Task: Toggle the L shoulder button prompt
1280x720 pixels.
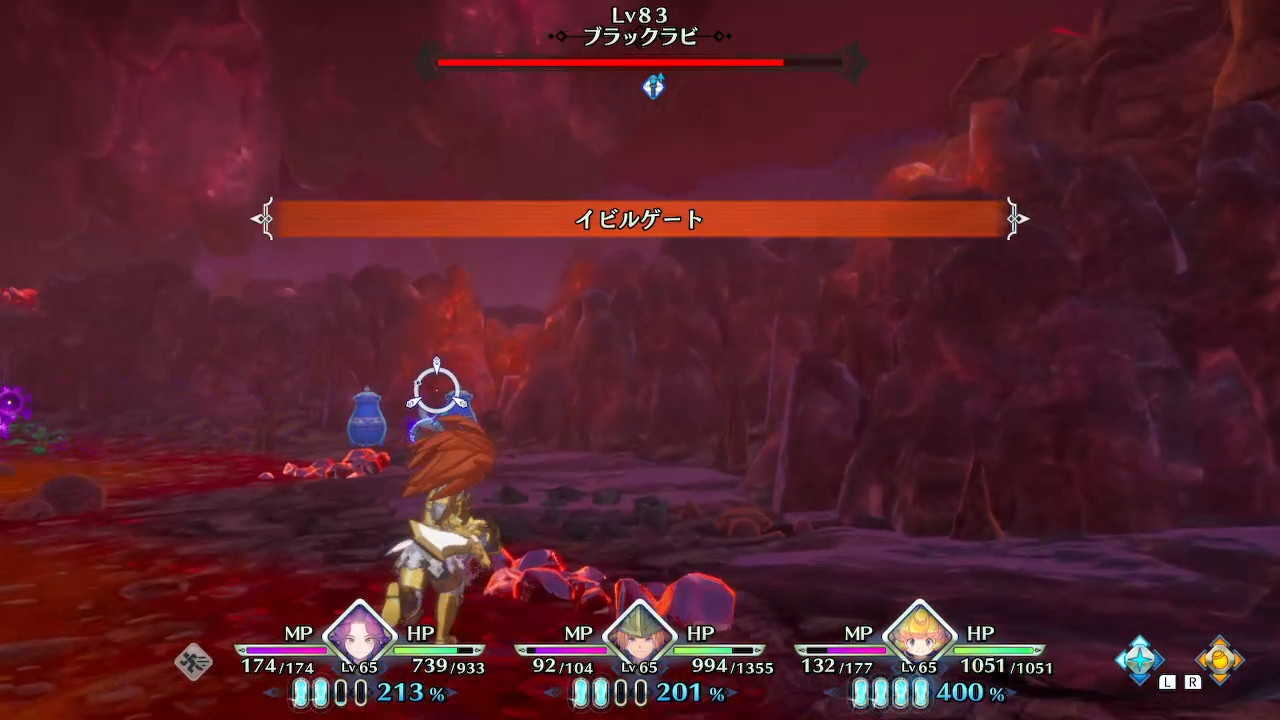Action: (1167, 681)
